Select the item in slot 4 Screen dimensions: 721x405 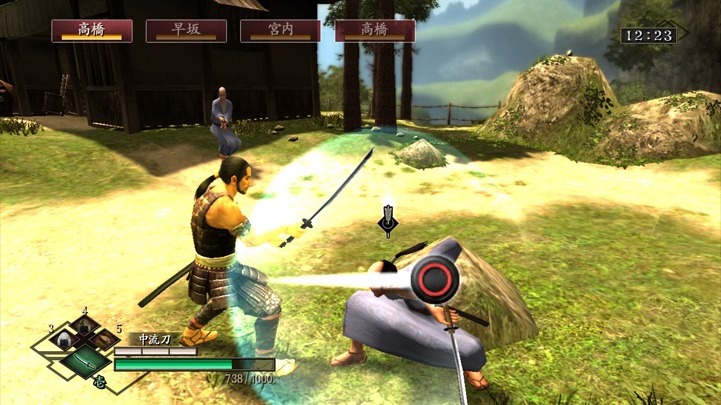pyautogui.click(x=84, y=326)
